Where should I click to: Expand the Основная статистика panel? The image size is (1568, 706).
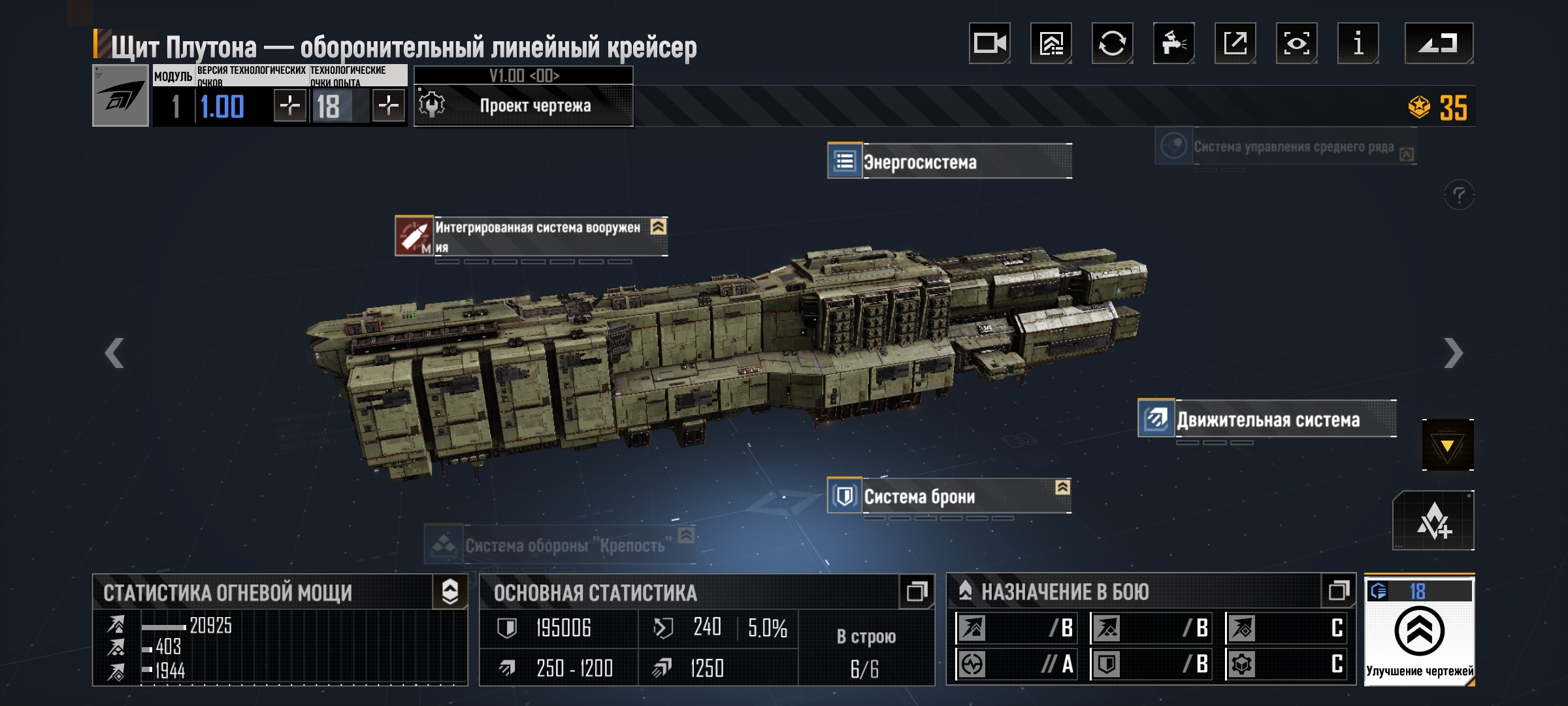pyautogui.click(x=916, y=592)
